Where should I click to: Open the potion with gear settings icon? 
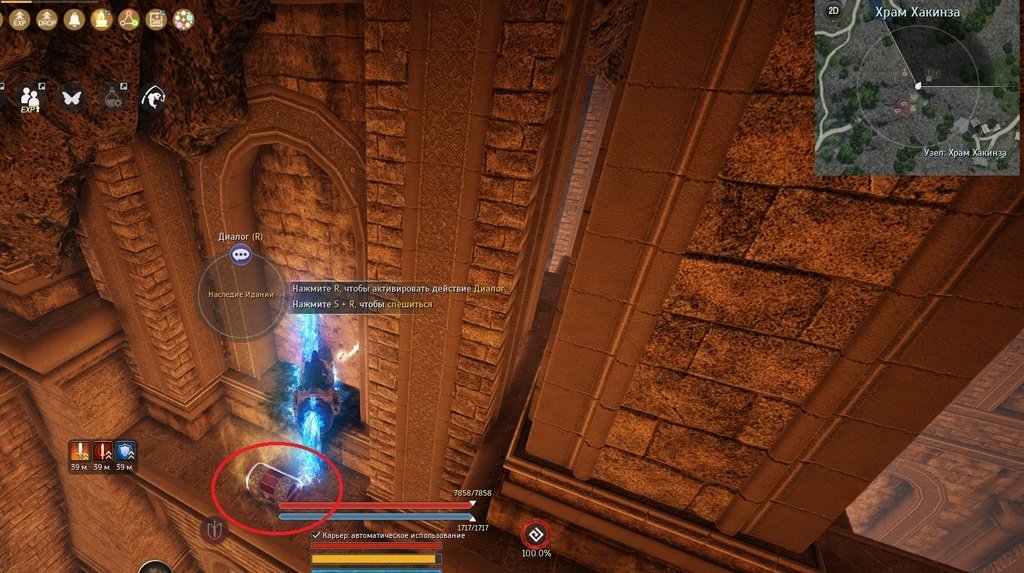[x=111, y=97]
